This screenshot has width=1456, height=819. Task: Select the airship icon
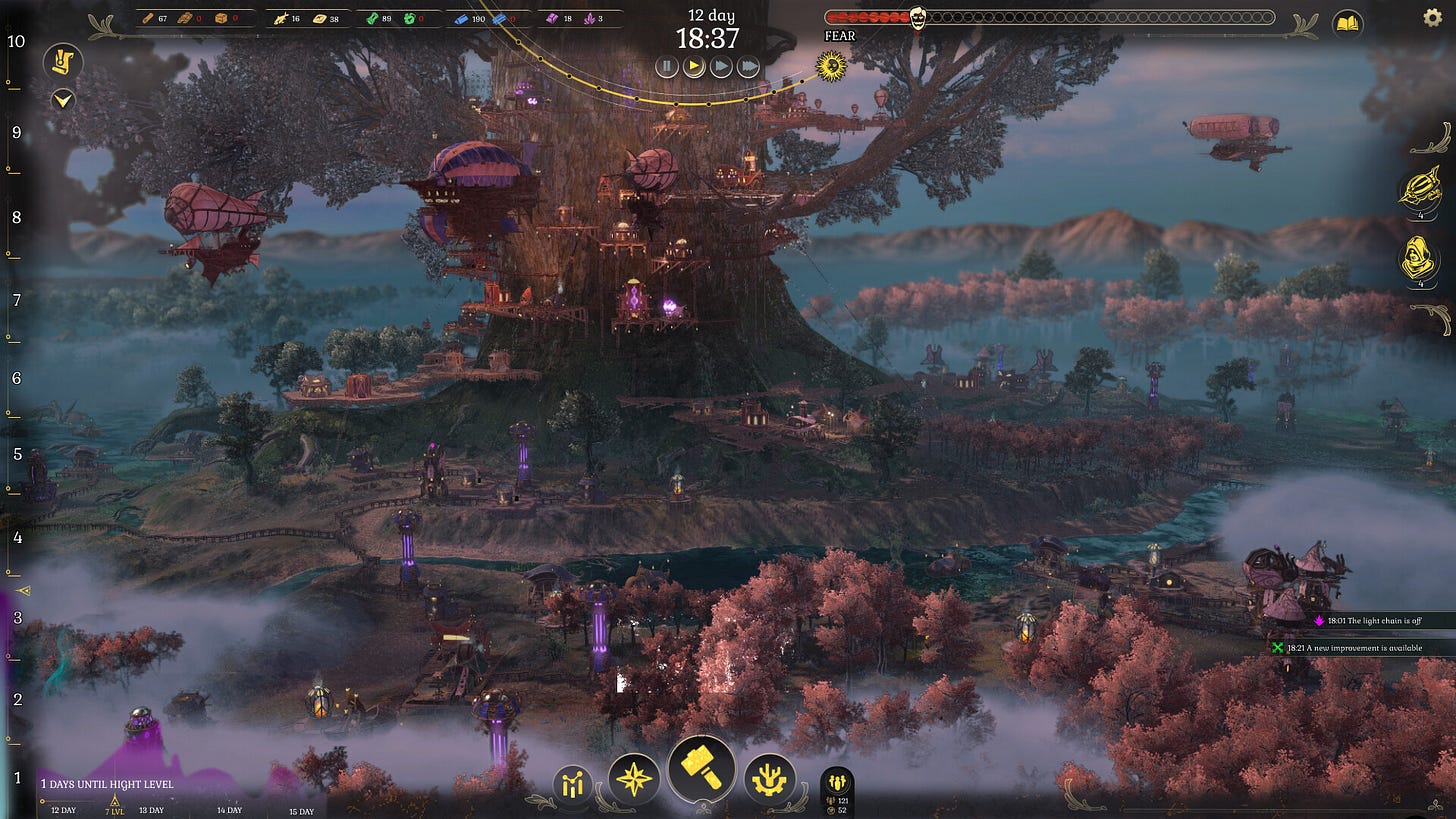(x=1419, y=190)
